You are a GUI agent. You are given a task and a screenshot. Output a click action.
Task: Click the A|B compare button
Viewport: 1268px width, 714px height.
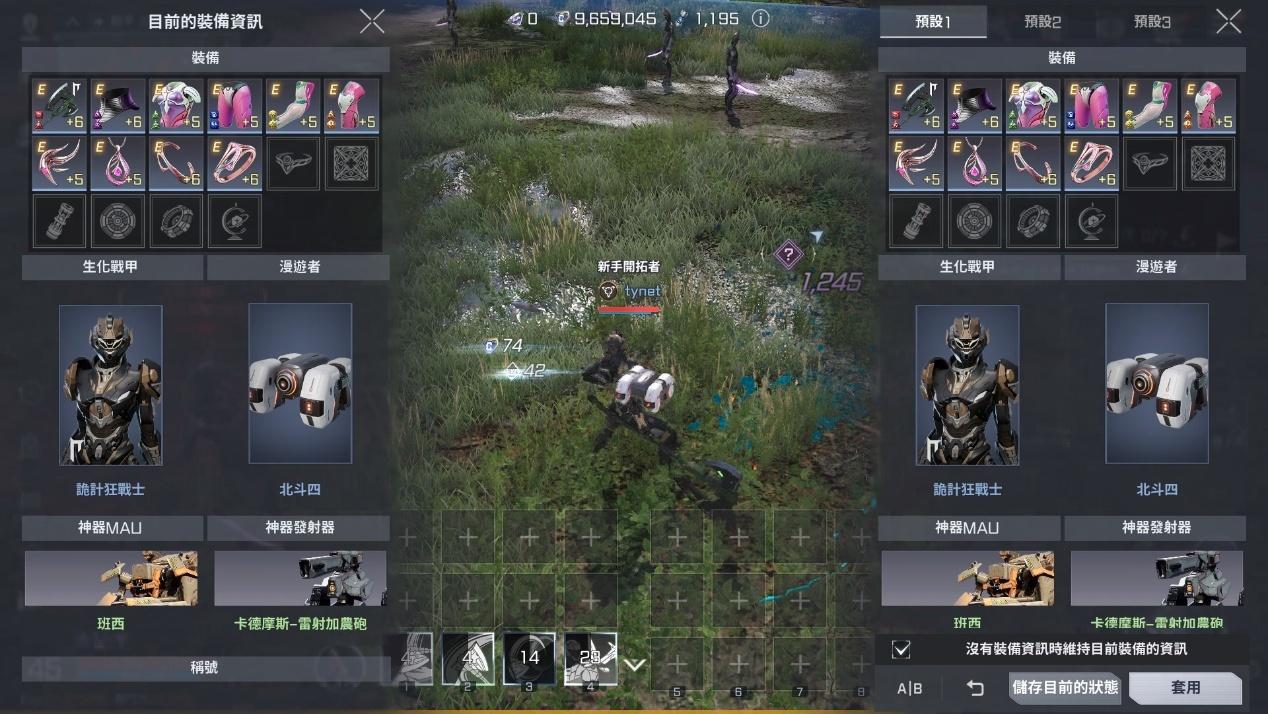pos(909,688)
